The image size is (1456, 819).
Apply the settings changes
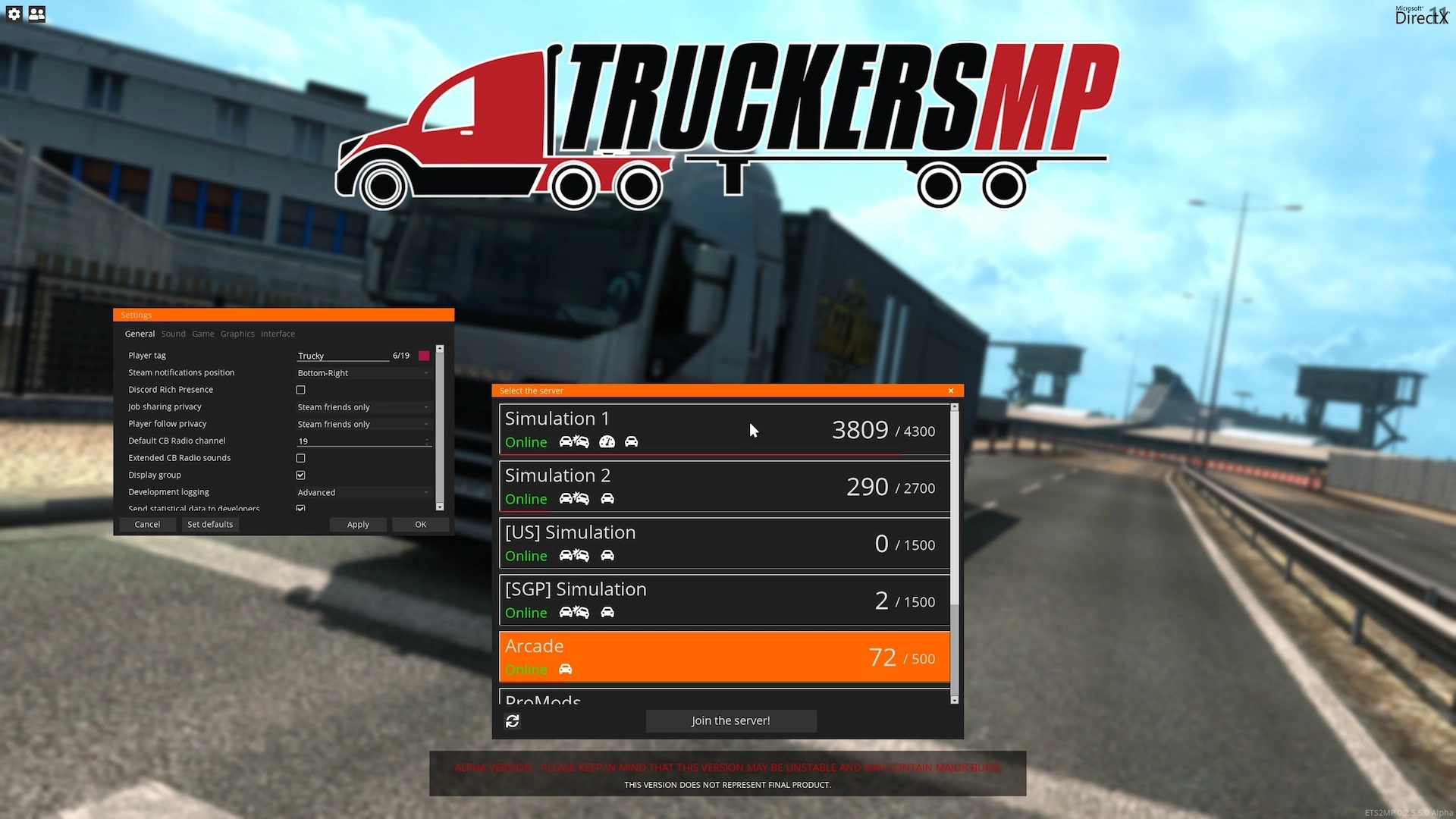tap(358, 525)
